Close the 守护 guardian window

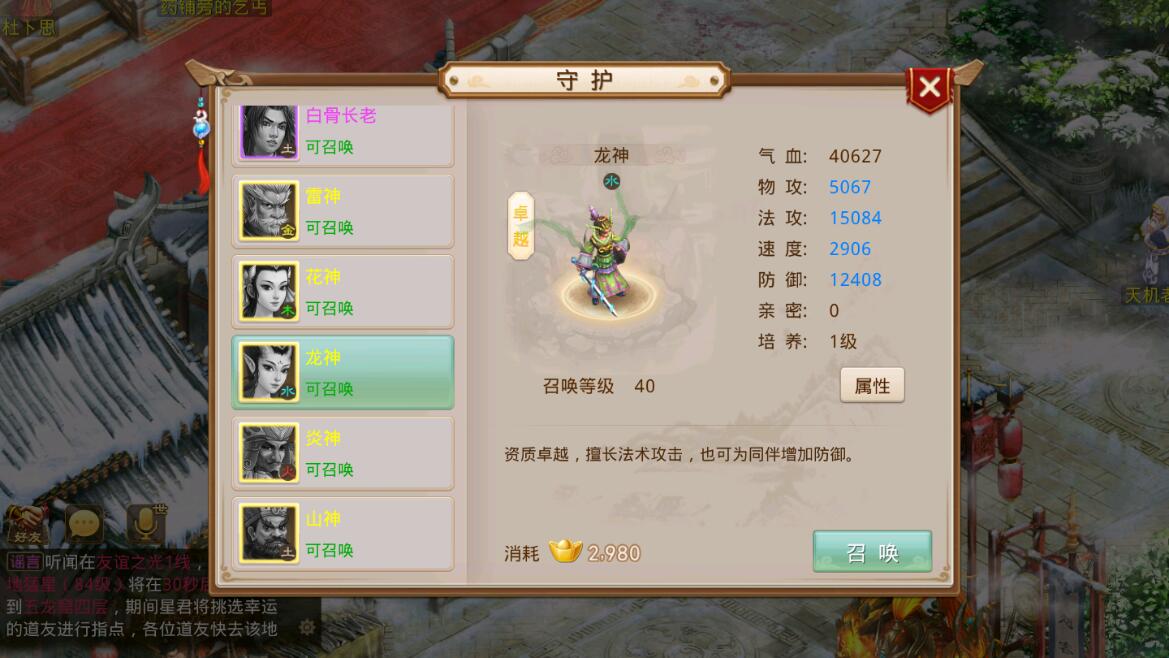click(x=930, y=88)
